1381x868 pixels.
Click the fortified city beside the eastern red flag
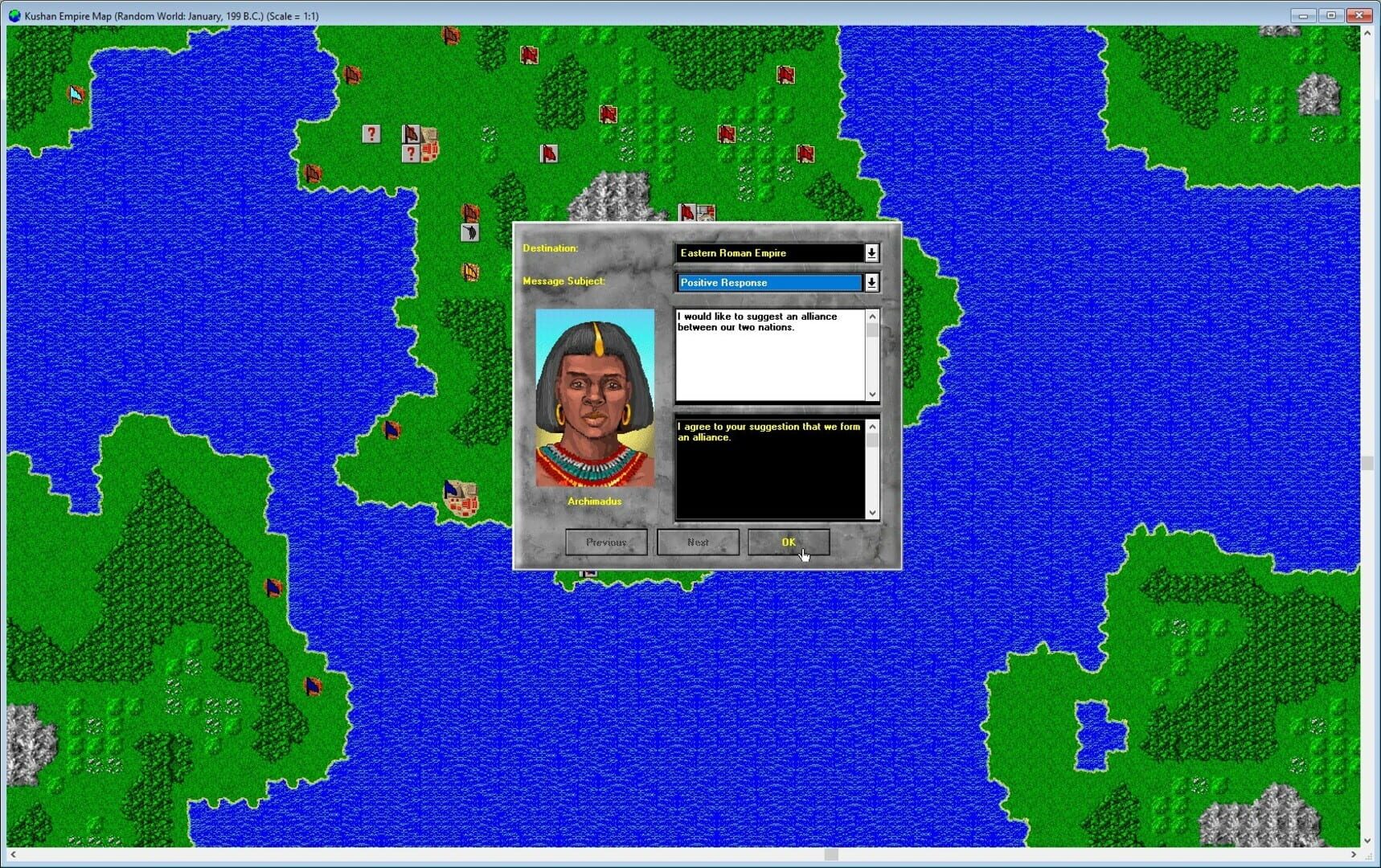(706, 213)
